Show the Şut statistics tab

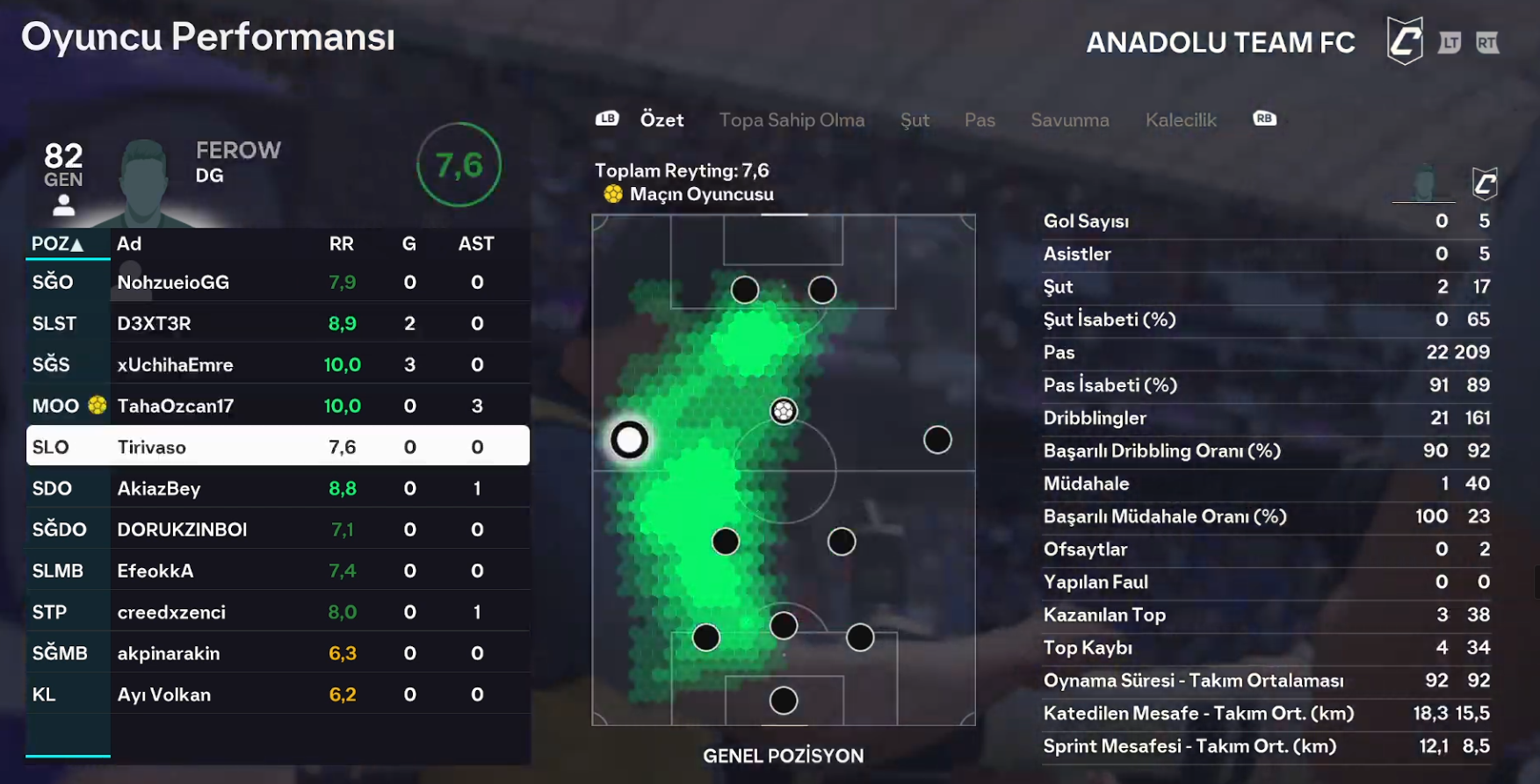(x=915, y=120)
